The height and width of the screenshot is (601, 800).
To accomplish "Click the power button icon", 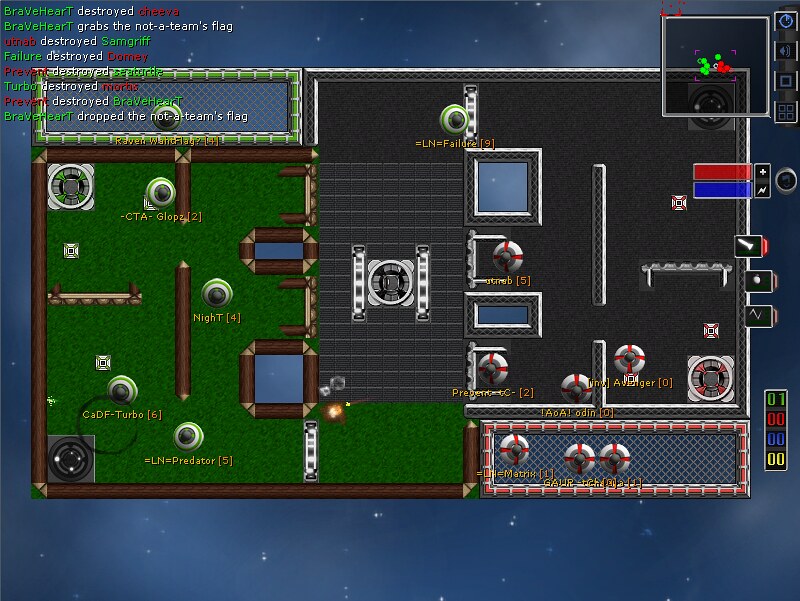I will 785,22.
